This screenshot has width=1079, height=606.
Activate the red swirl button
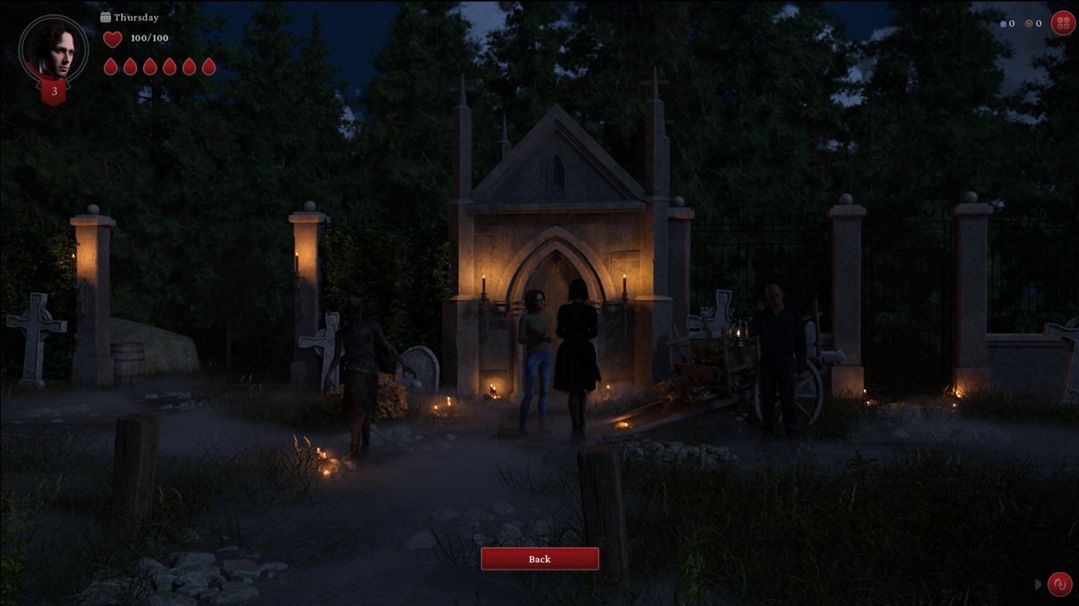coord(1060,584)
